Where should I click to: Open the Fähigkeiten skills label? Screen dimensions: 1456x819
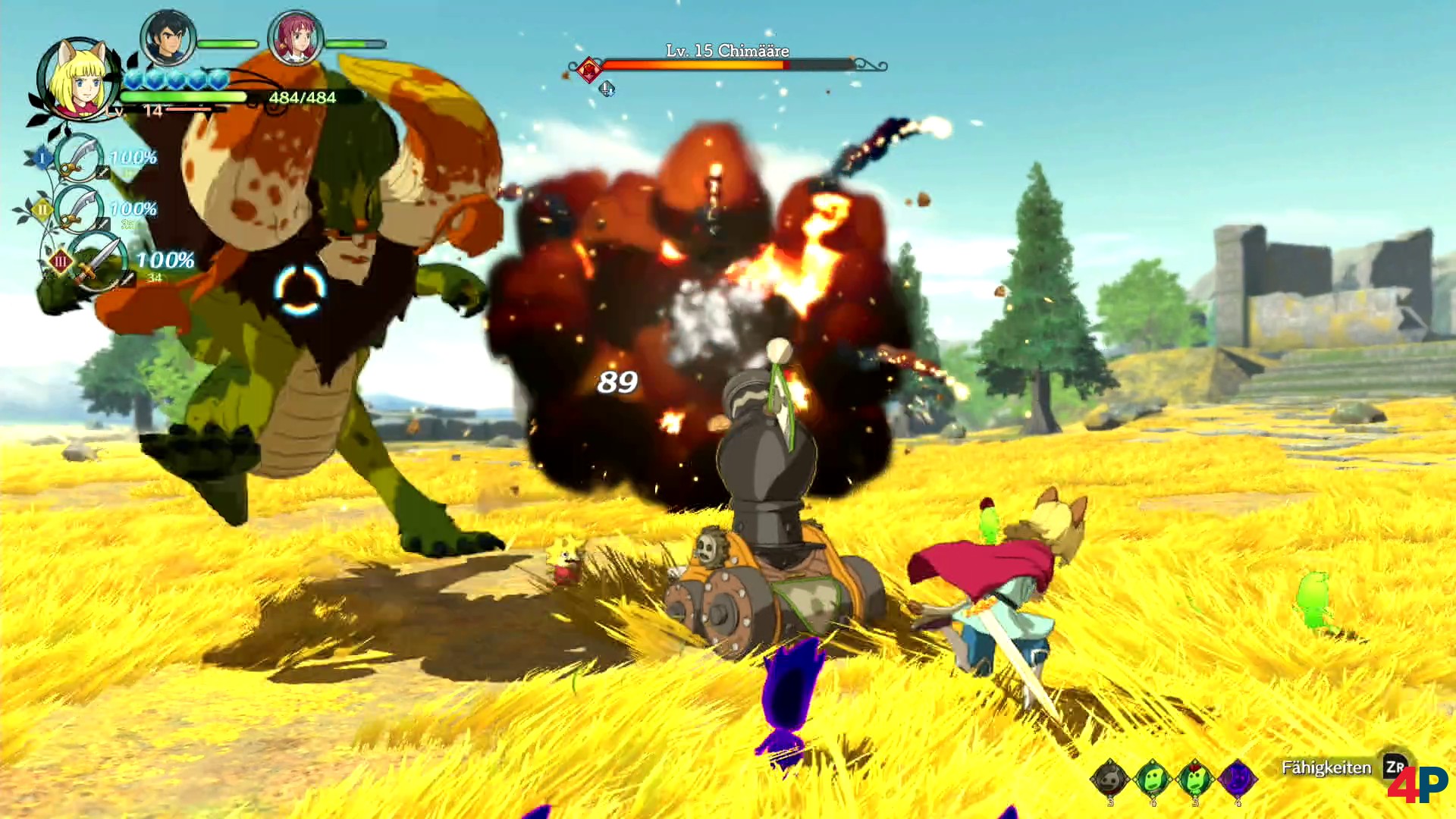click(1326, 767)
